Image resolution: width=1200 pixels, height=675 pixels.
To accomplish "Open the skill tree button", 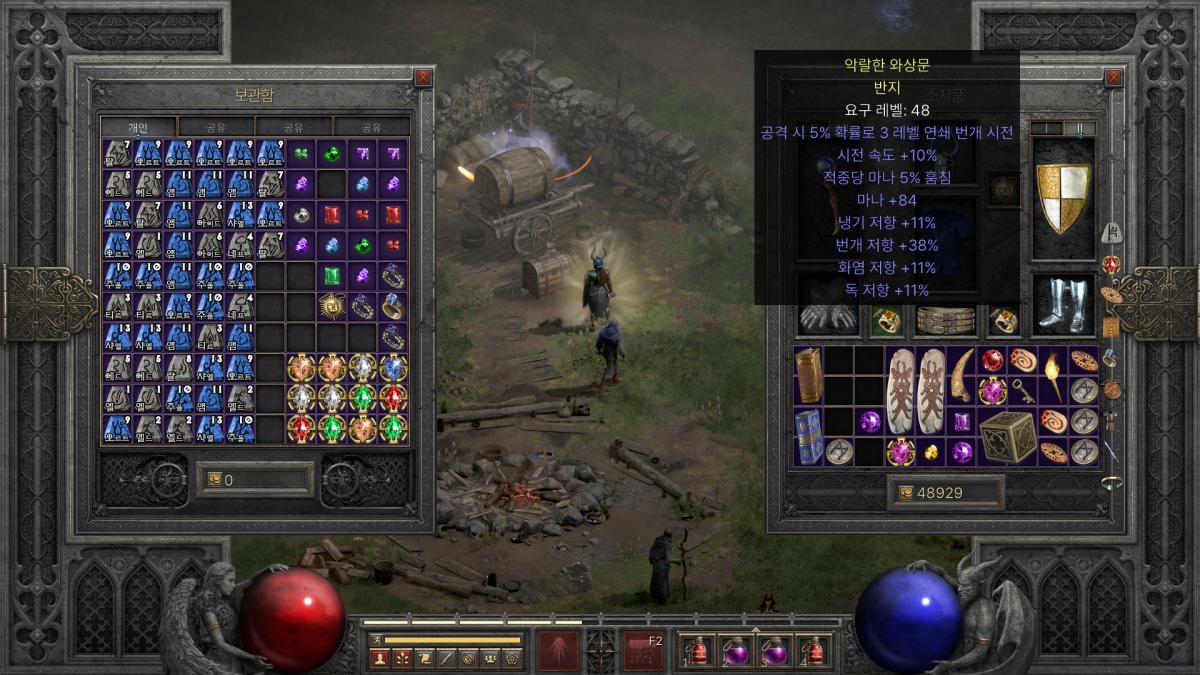I will click(403, 657).
